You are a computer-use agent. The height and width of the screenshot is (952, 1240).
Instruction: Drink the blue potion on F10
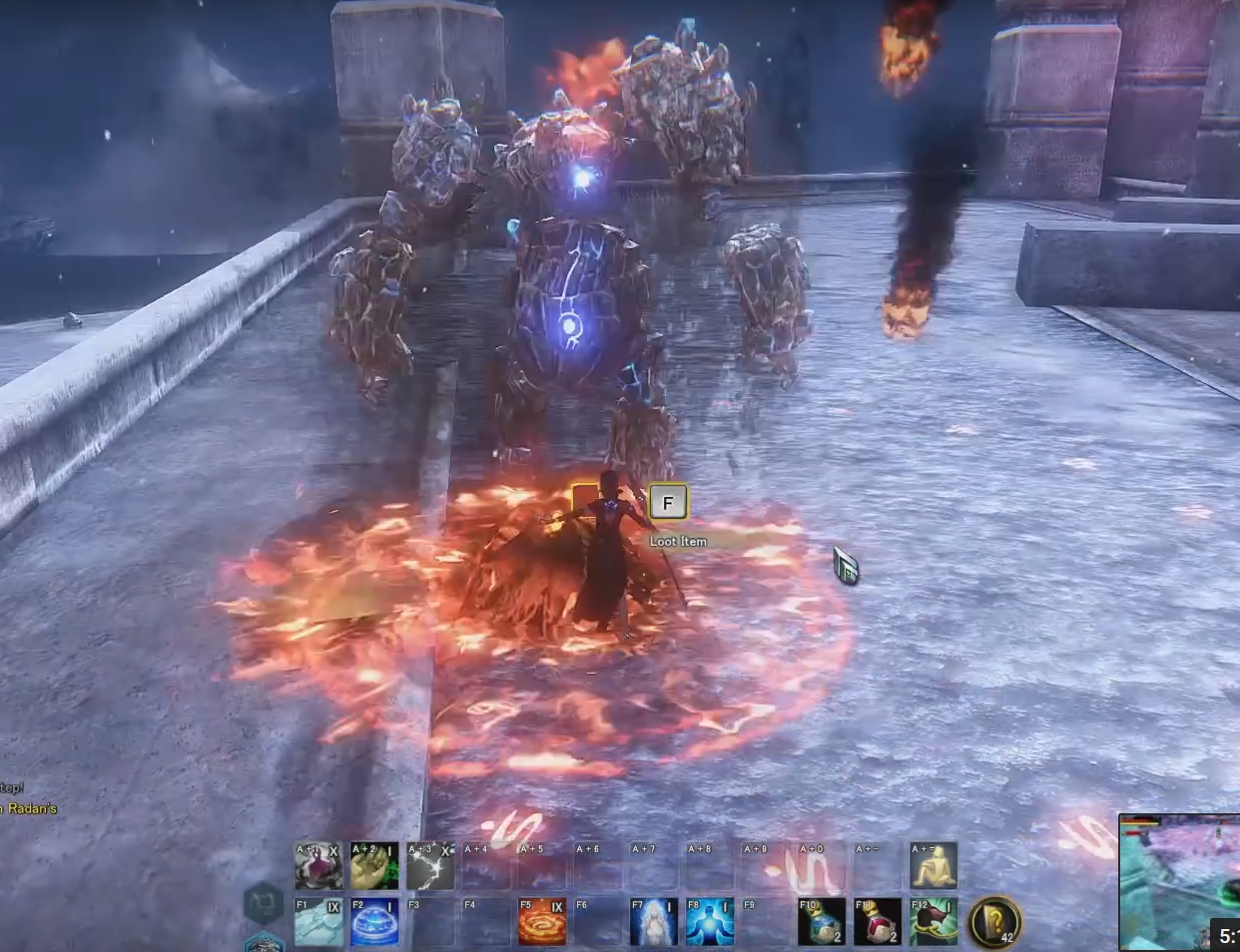pyautogui.click(x=822, y=921)
